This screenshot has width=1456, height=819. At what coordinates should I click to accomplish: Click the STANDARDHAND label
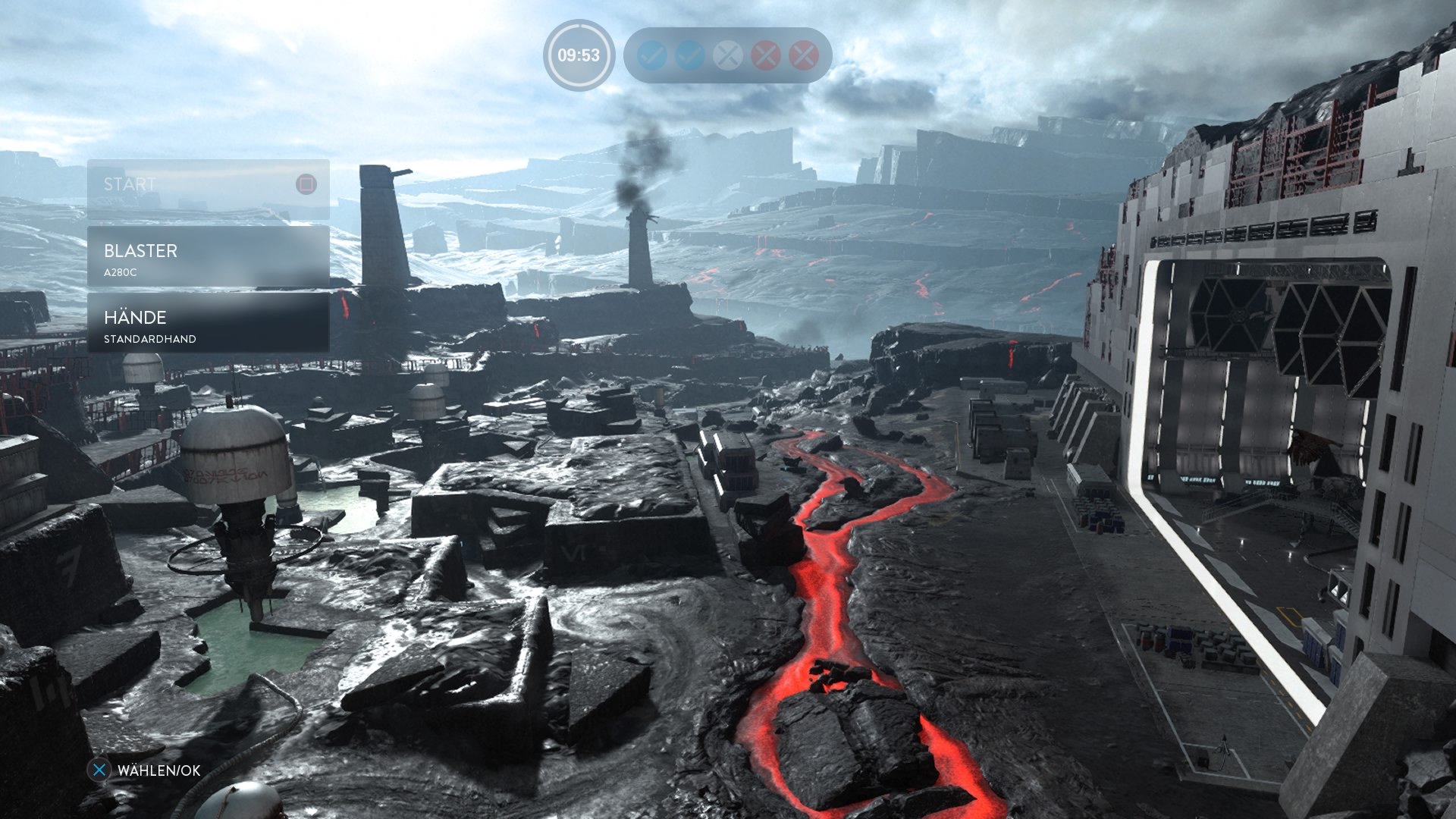click(x=149, y=339)
